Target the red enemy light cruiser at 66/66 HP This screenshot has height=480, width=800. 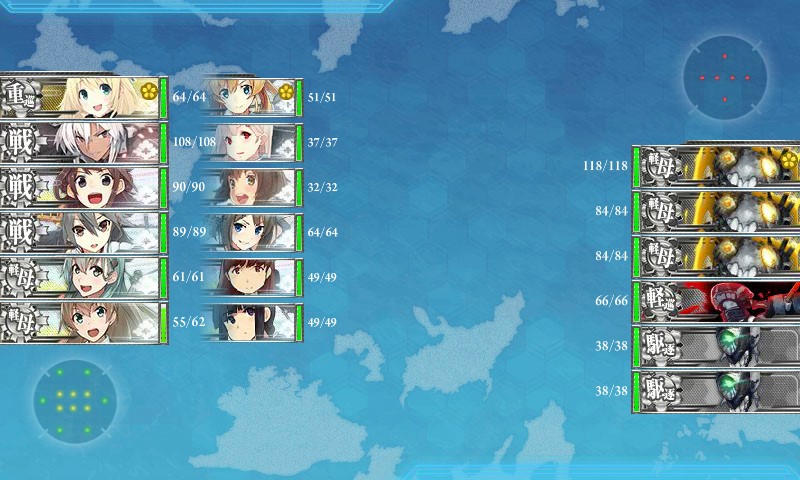click(x=716, y=302)
